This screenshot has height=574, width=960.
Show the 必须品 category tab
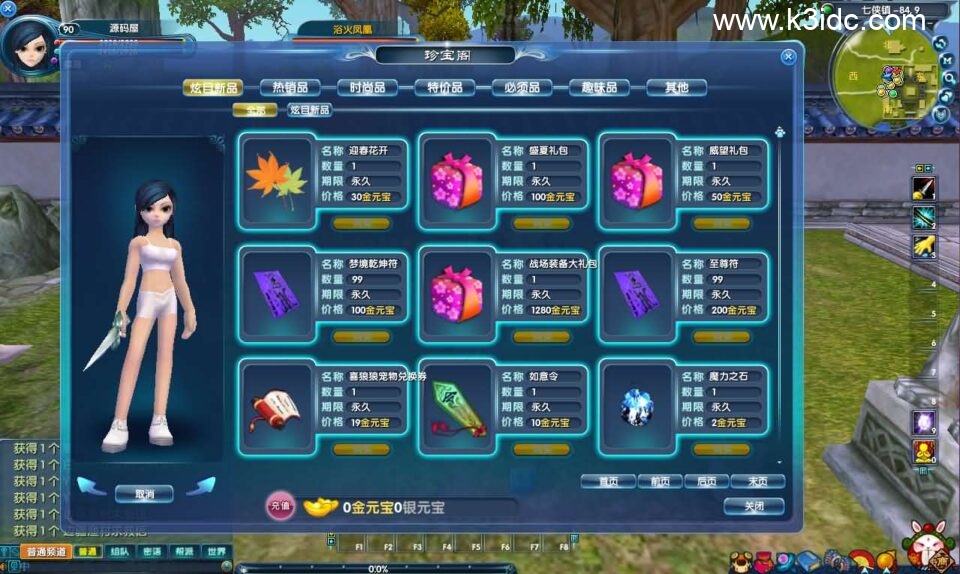pos(522,88)
